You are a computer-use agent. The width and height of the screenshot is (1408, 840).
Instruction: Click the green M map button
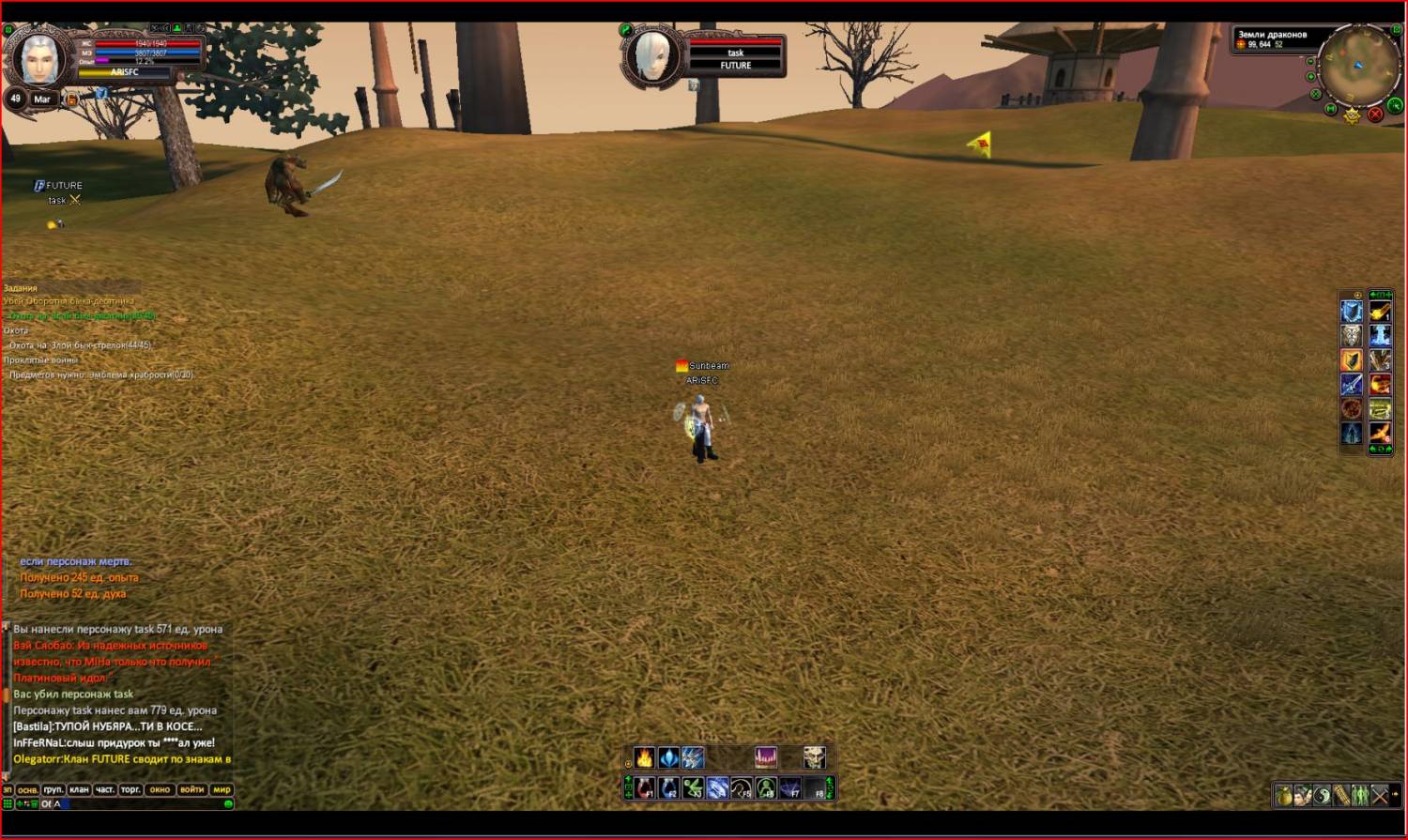[x=1330, y=109]
